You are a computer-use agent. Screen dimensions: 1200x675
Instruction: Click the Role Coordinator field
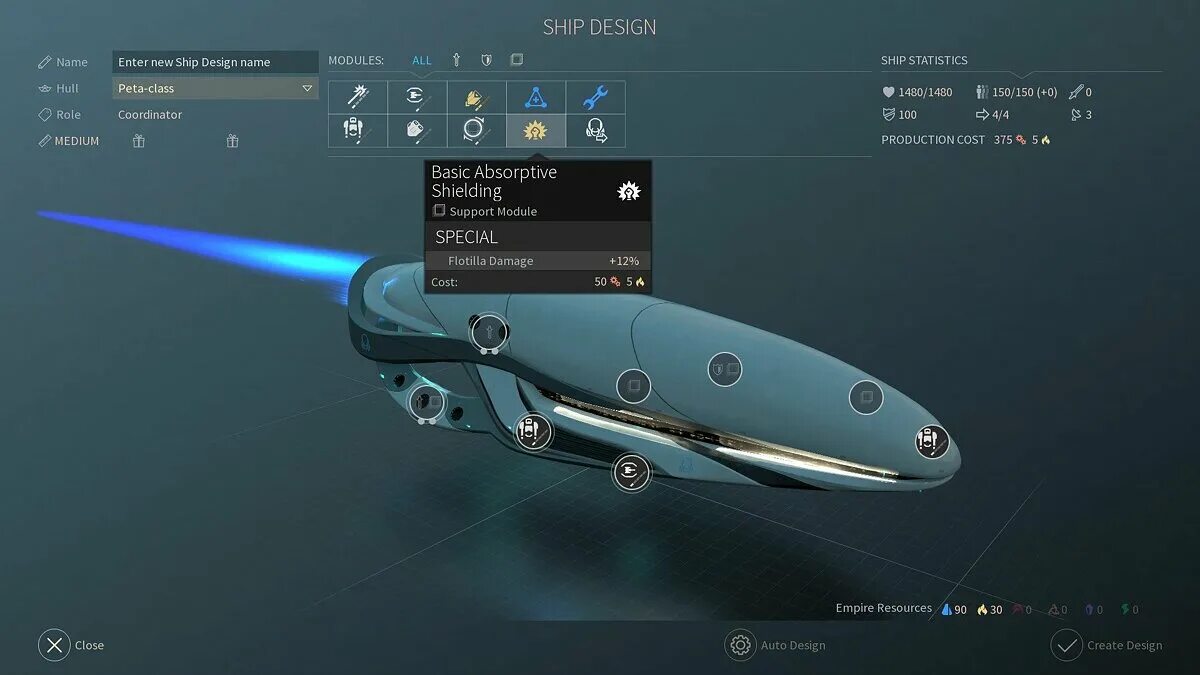150,115
